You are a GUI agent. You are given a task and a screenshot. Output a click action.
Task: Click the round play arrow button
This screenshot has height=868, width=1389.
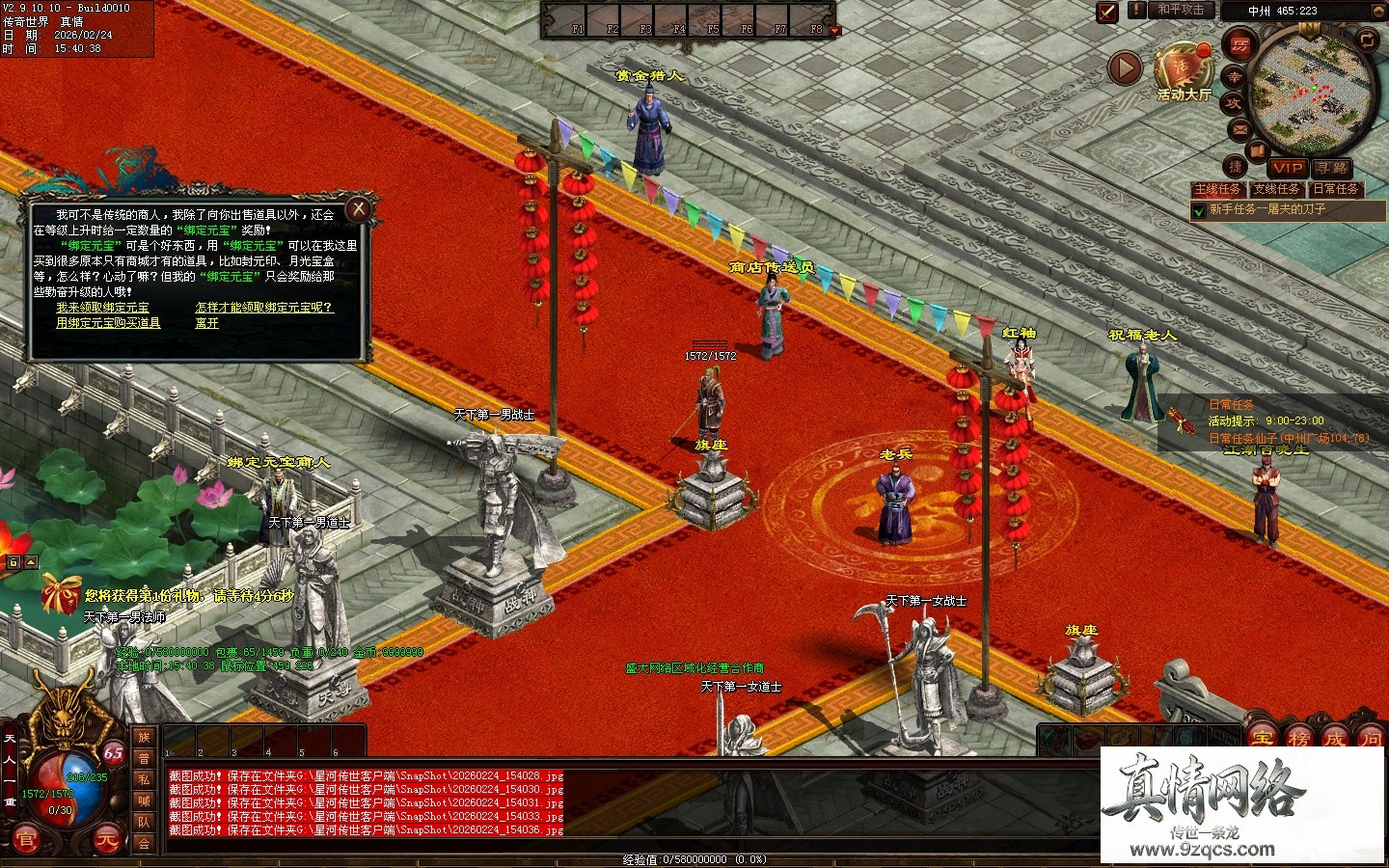(x=1125, y=68)
